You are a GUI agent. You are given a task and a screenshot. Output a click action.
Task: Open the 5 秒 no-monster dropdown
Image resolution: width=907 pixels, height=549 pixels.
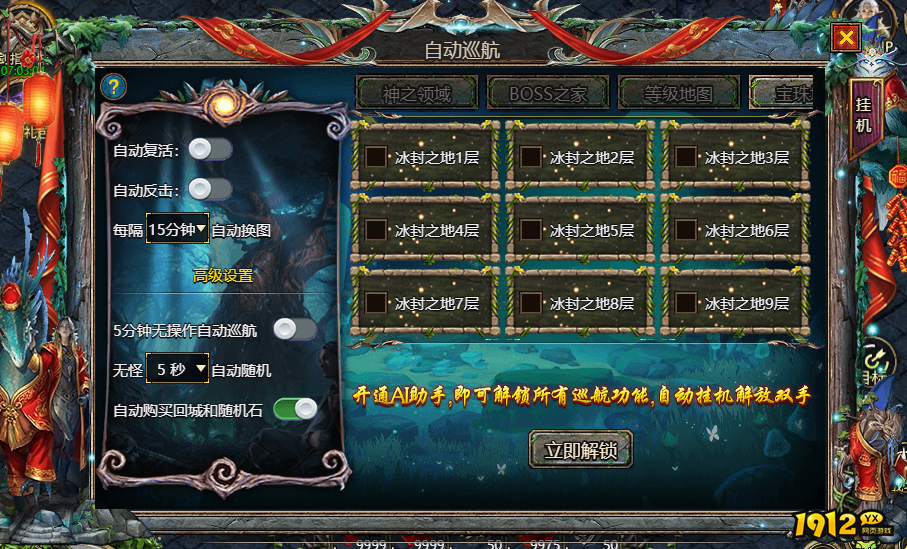point(178,369)
